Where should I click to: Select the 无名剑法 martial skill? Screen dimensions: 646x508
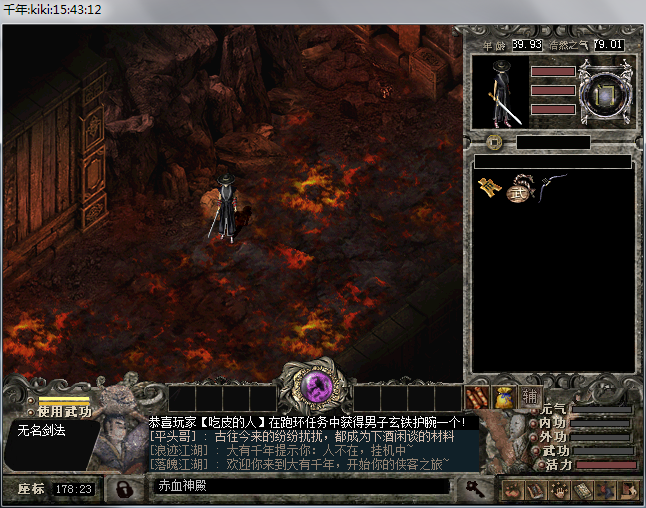[x=42, y=430]
